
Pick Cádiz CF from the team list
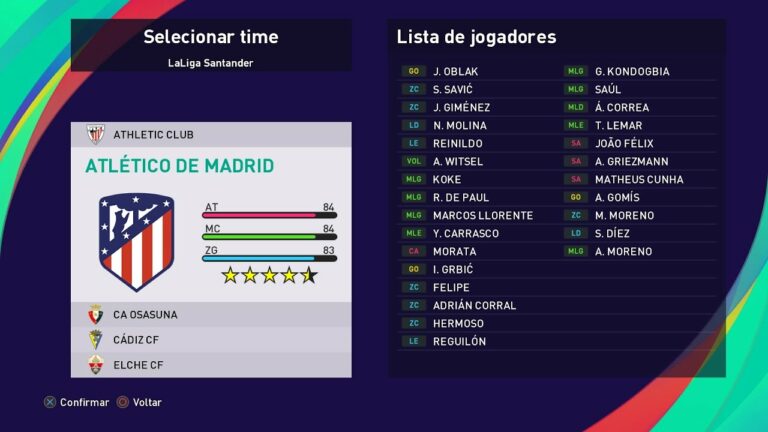(x=210, y=339)
